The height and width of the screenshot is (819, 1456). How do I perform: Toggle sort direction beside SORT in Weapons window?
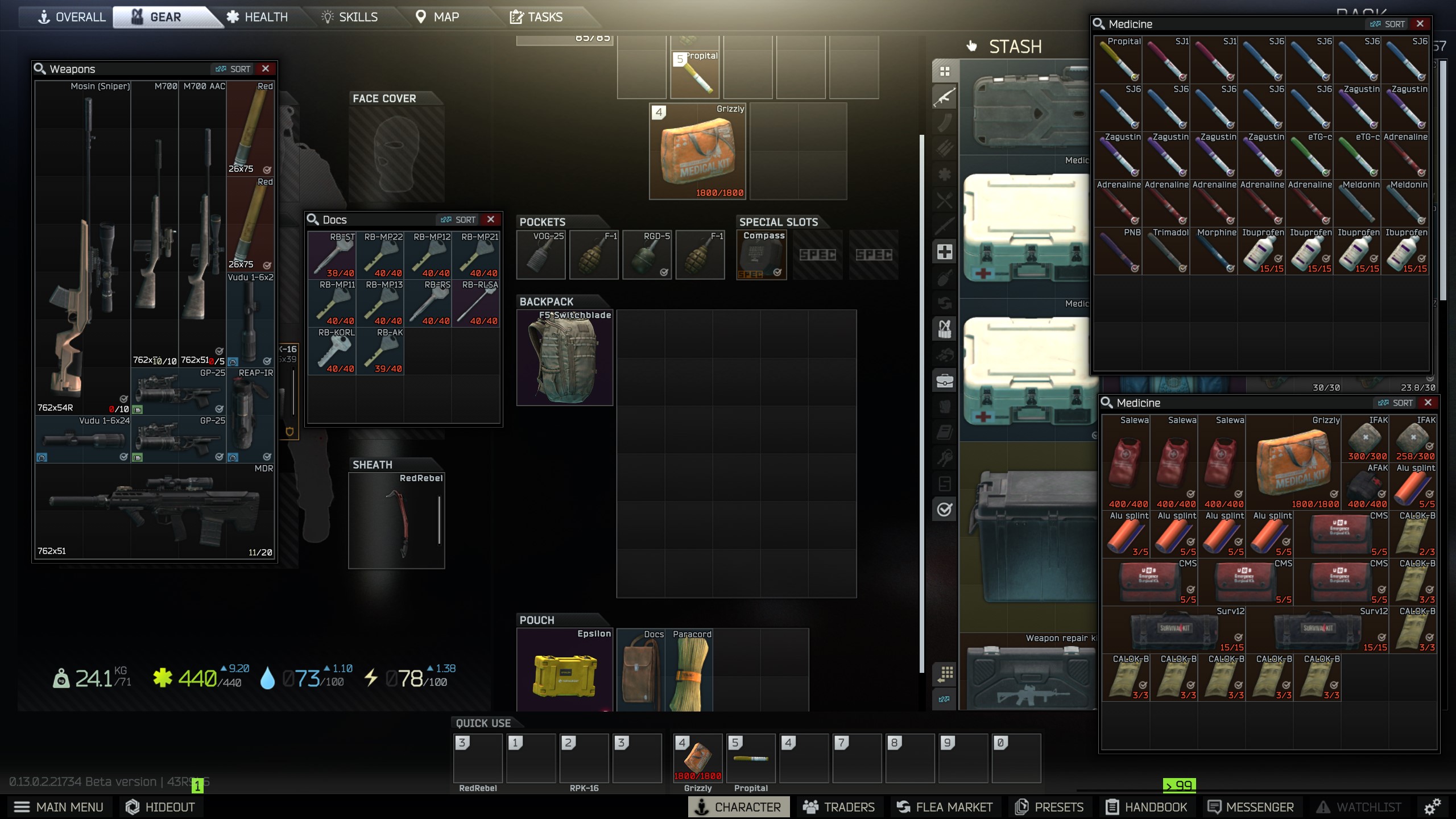pos(220,68)
